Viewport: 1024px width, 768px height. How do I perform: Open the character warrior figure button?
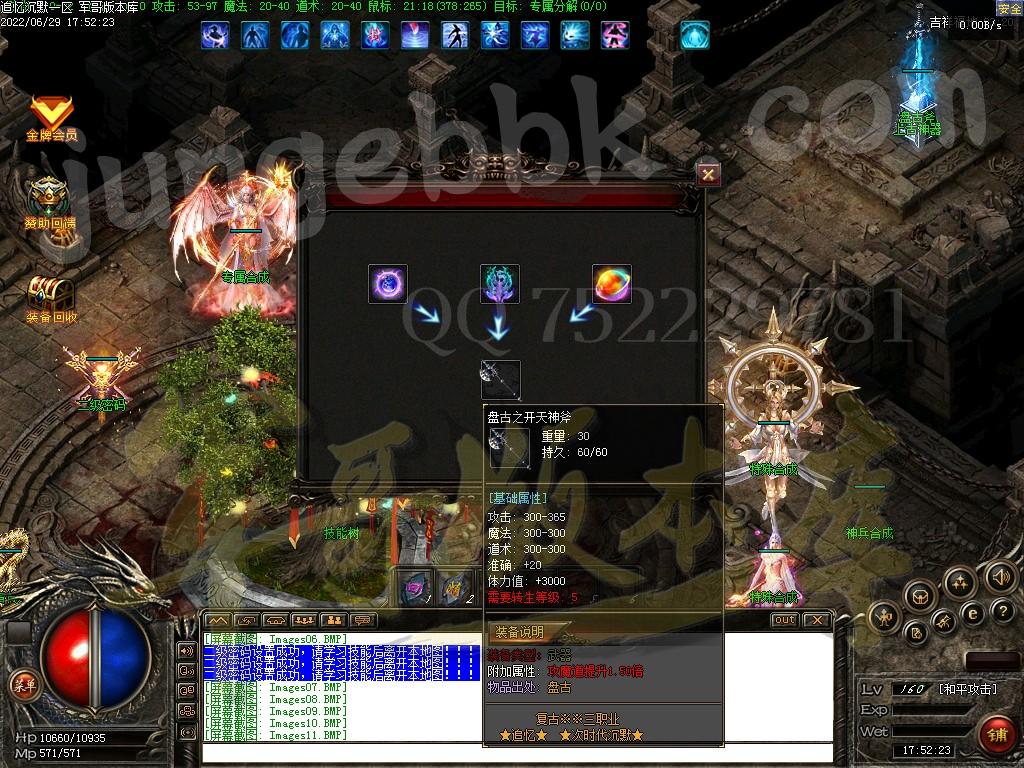pyautogui.click(x=885, y=618)
